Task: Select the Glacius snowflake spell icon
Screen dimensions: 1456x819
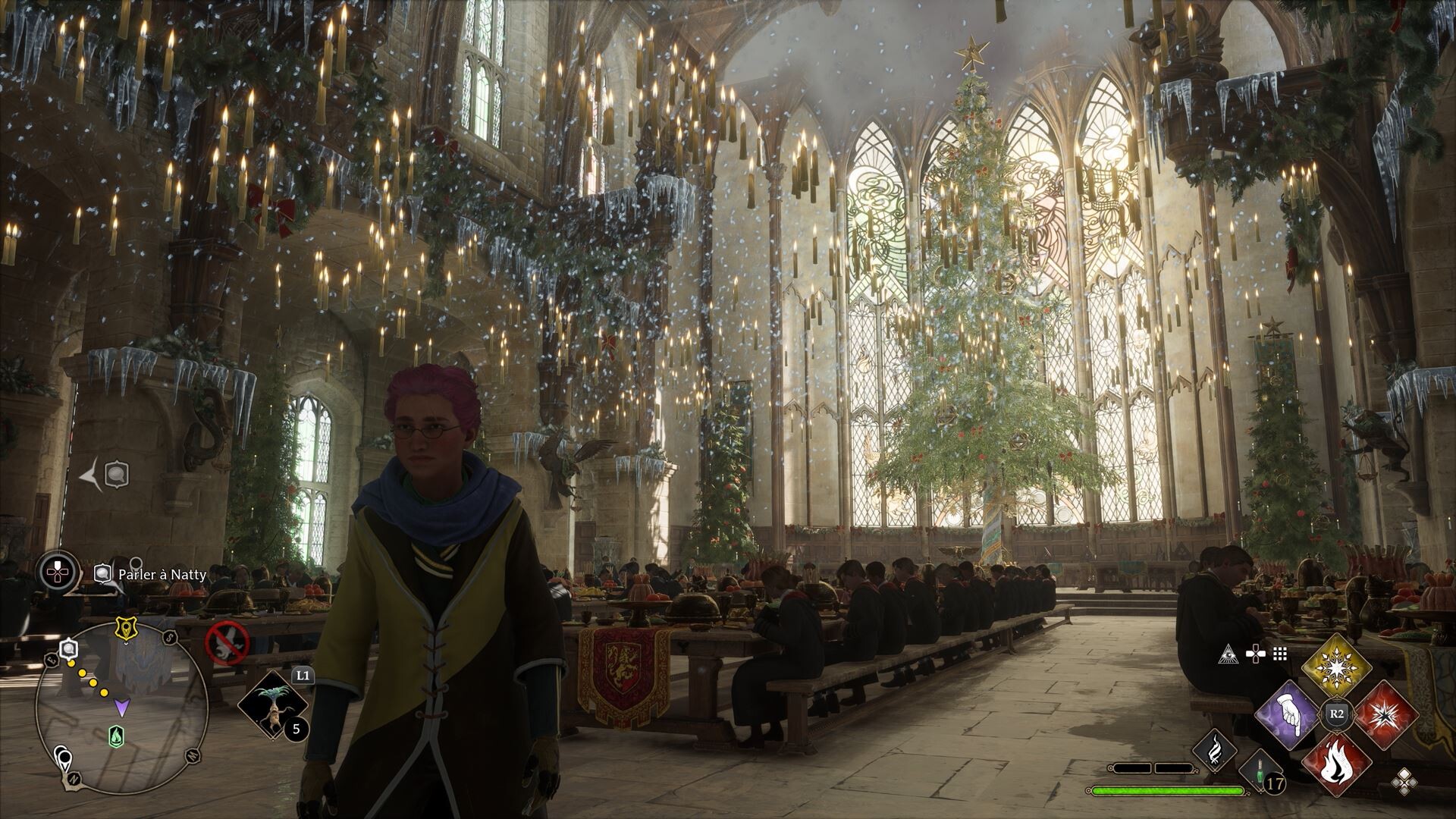Action: tap(1336, 667)
